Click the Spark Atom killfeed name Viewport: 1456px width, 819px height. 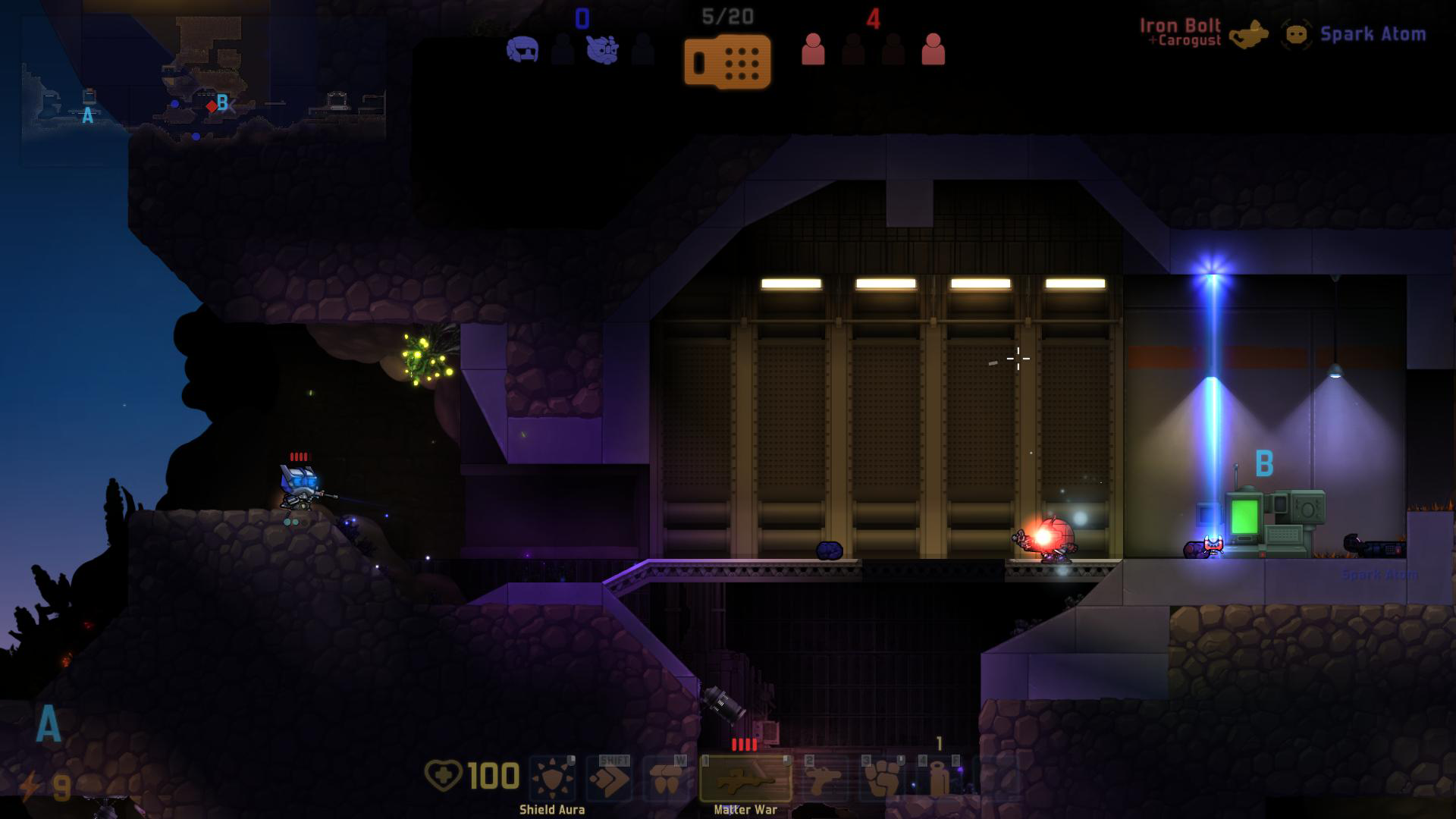(1373, 34)
